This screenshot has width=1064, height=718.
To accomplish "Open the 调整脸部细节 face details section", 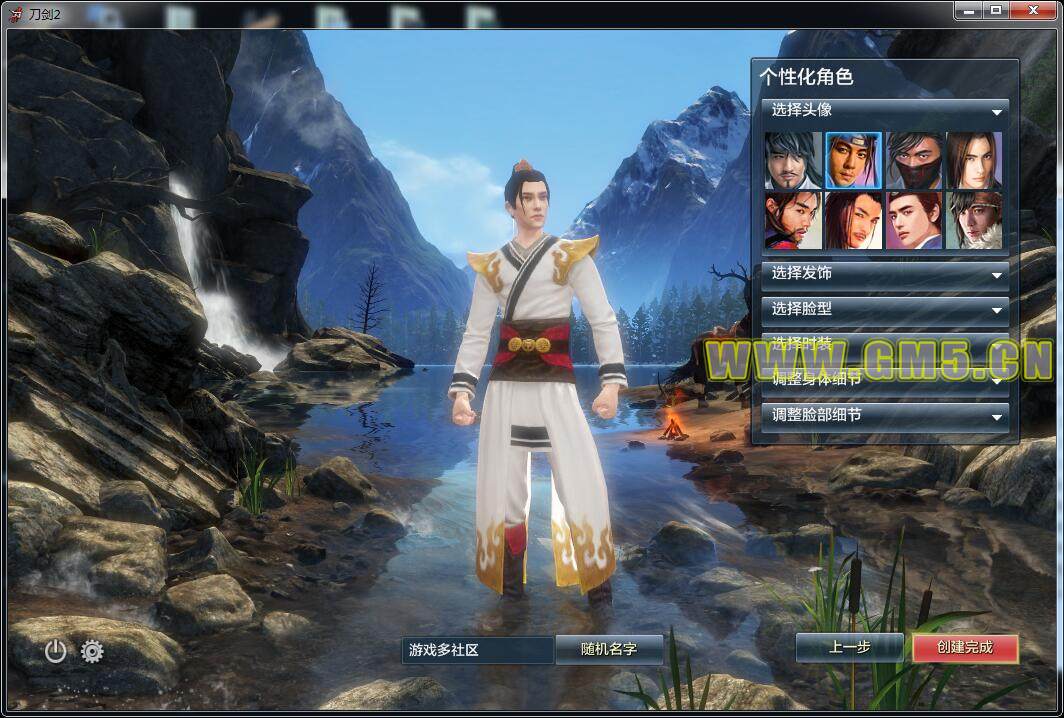I will pyautogui.click(x=884, y=414).
